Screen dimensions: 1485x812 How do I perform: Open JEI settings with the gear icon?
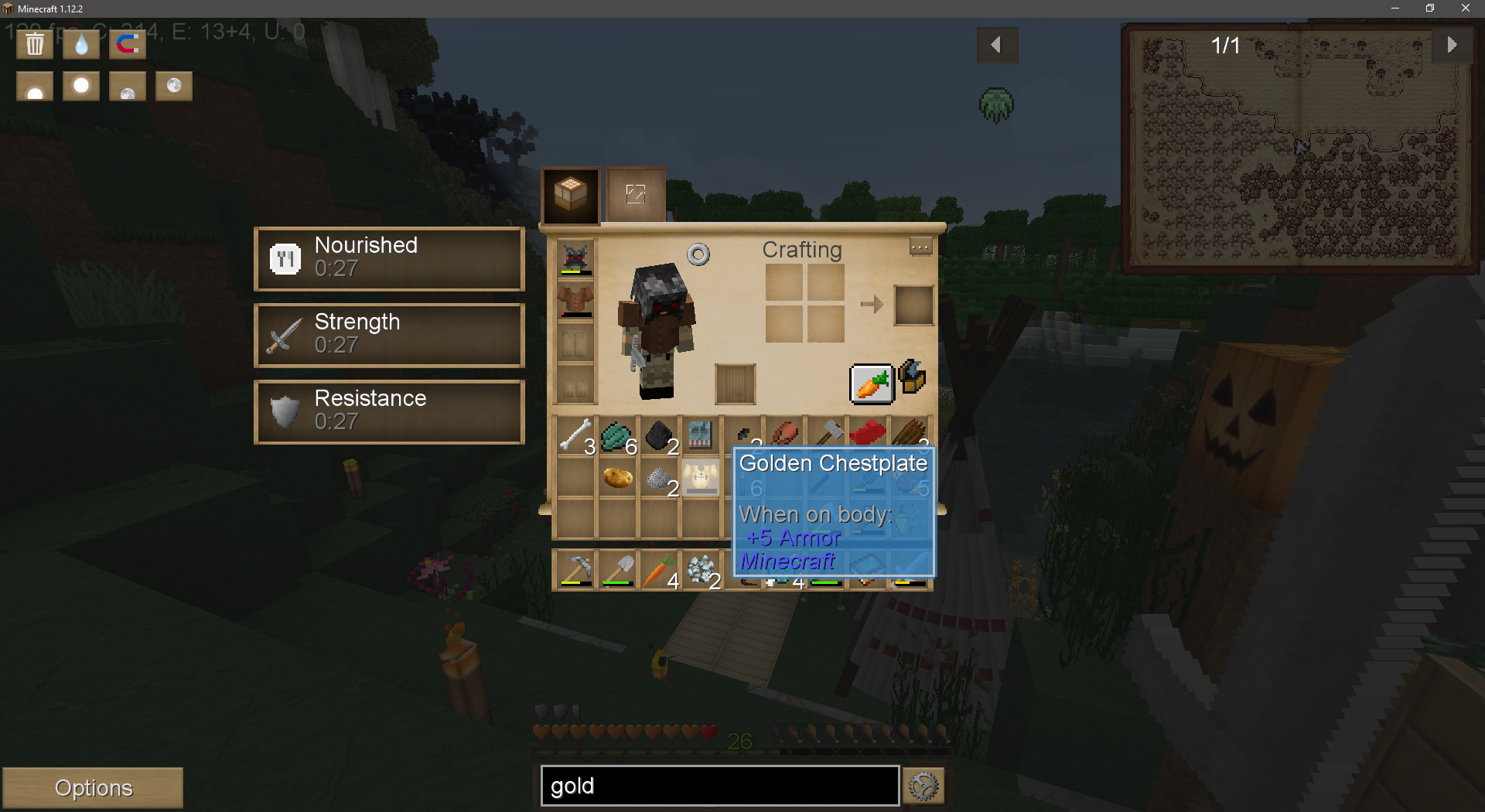pyautogui.click(x=923, y=786)
